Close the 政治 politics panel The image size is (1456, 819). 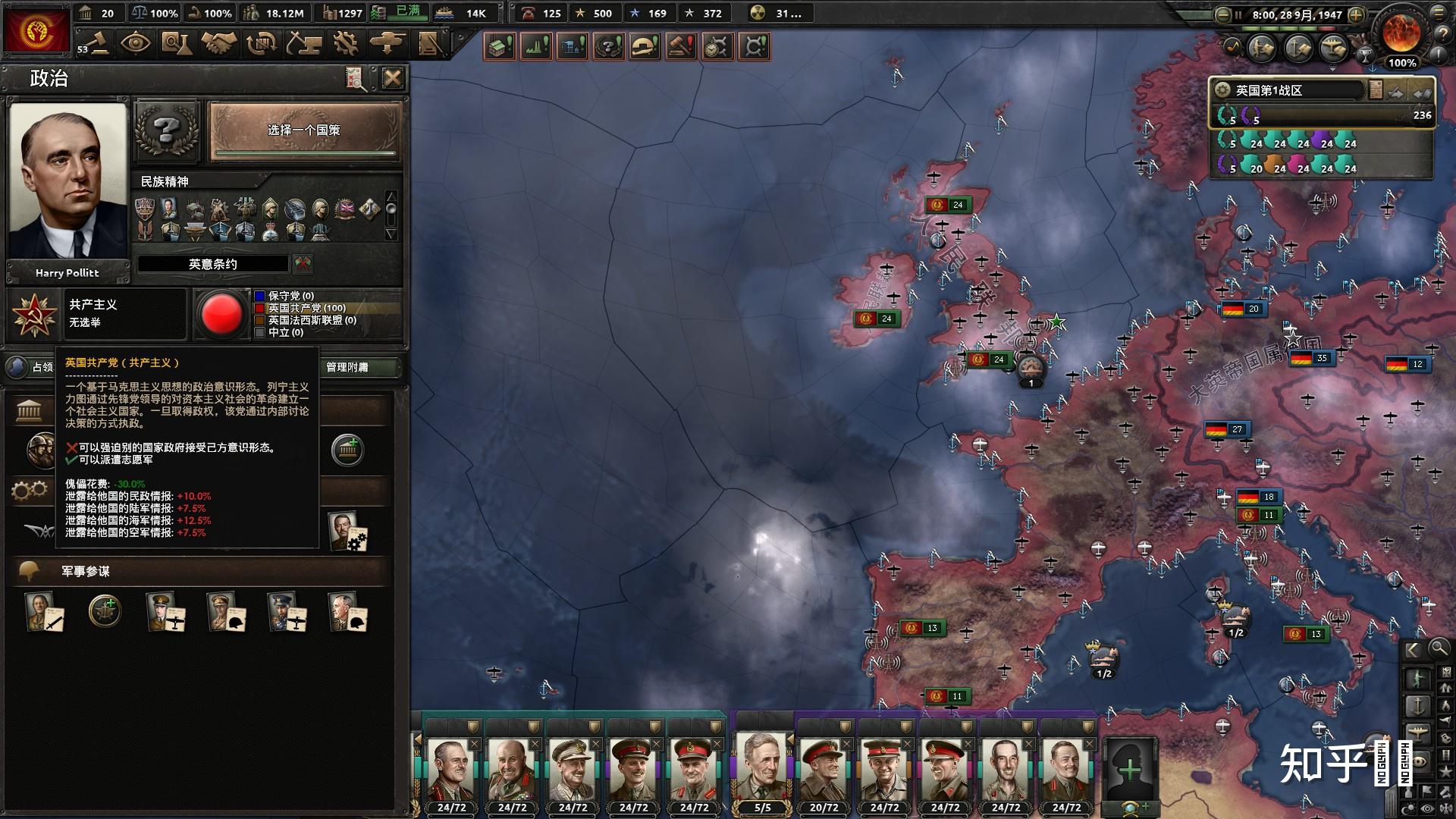(392, 78)
